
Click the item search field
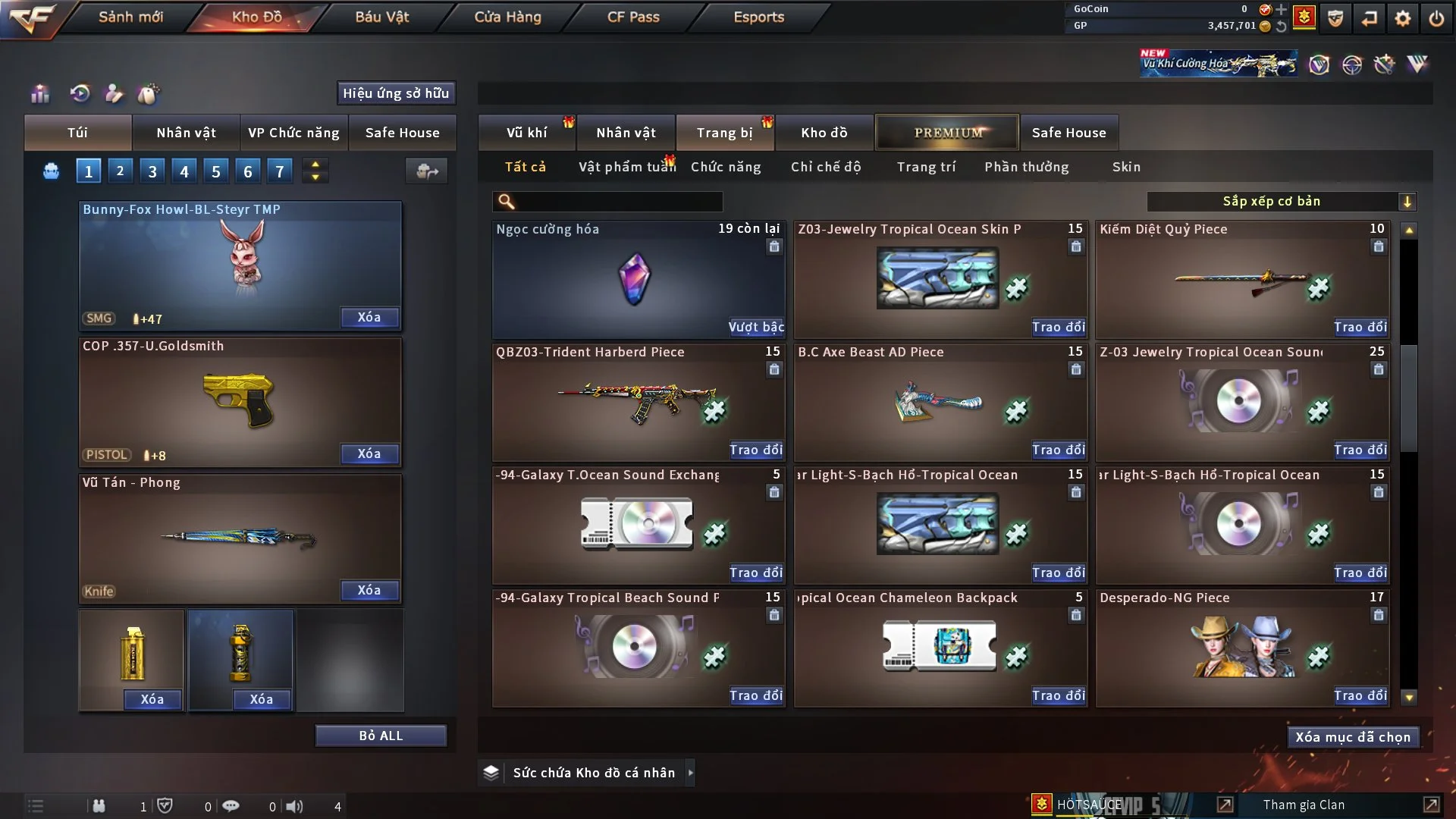pos(618,202)
